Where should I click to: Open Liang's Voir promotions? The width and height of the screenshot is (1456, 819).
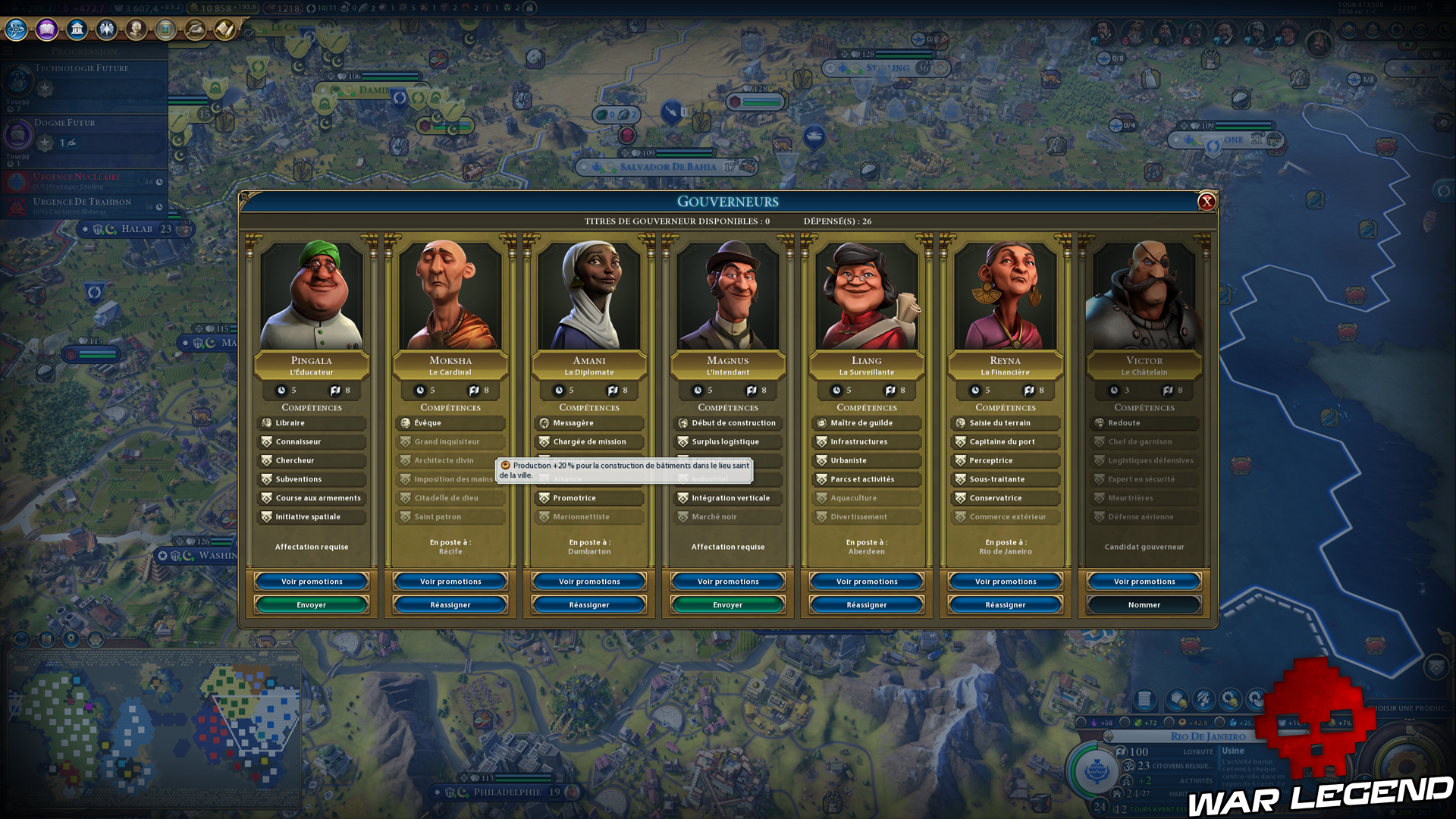click(x=867, y=582)
